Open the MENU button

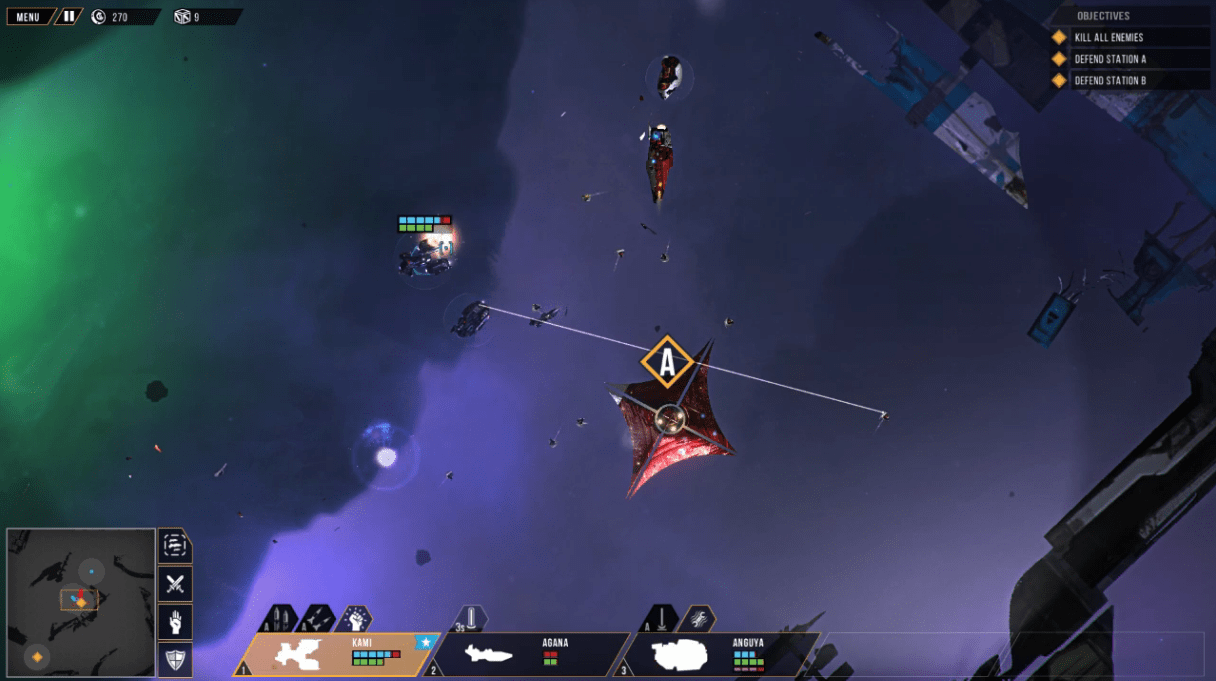coord(28,17)
